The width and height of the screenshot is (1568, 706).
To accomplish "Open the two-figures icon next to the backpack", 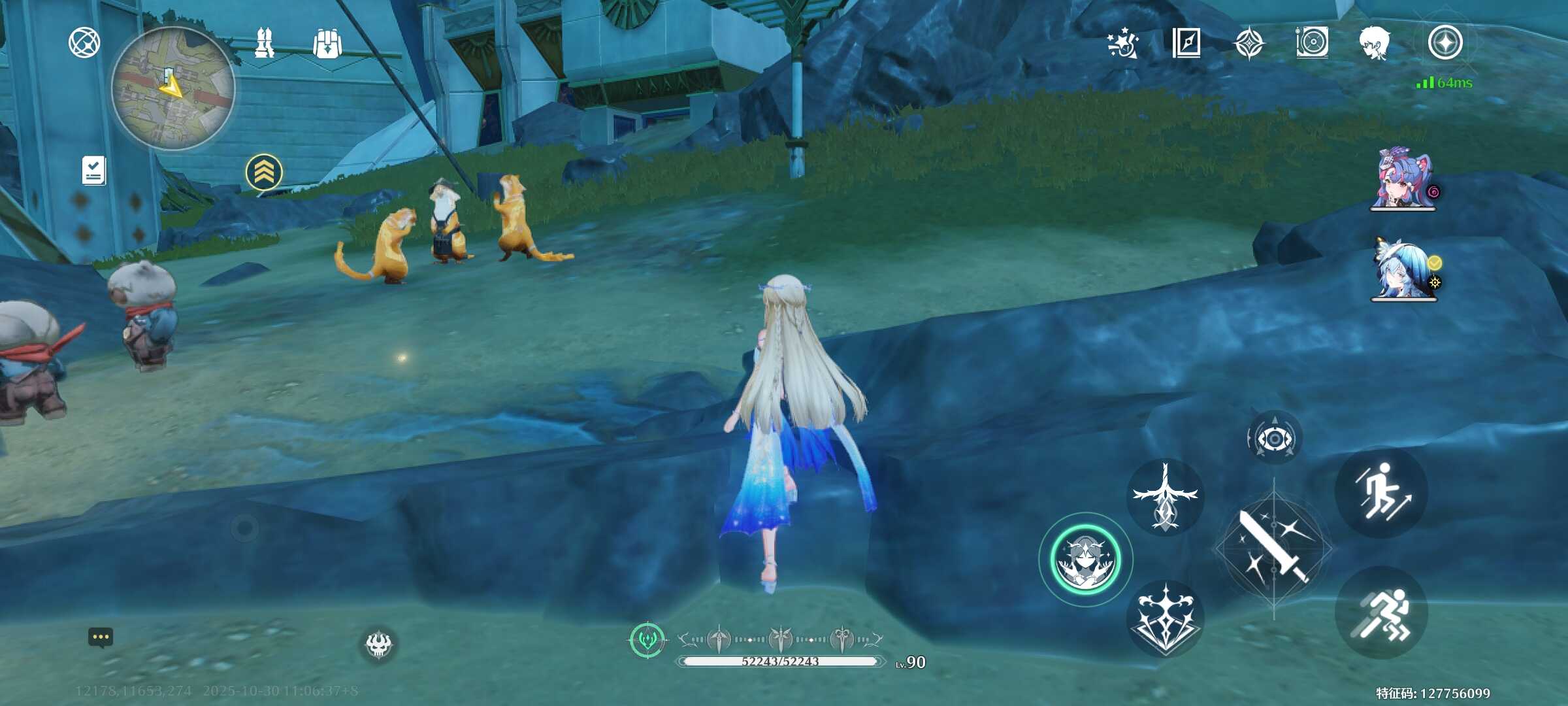I will click(265, 43).
